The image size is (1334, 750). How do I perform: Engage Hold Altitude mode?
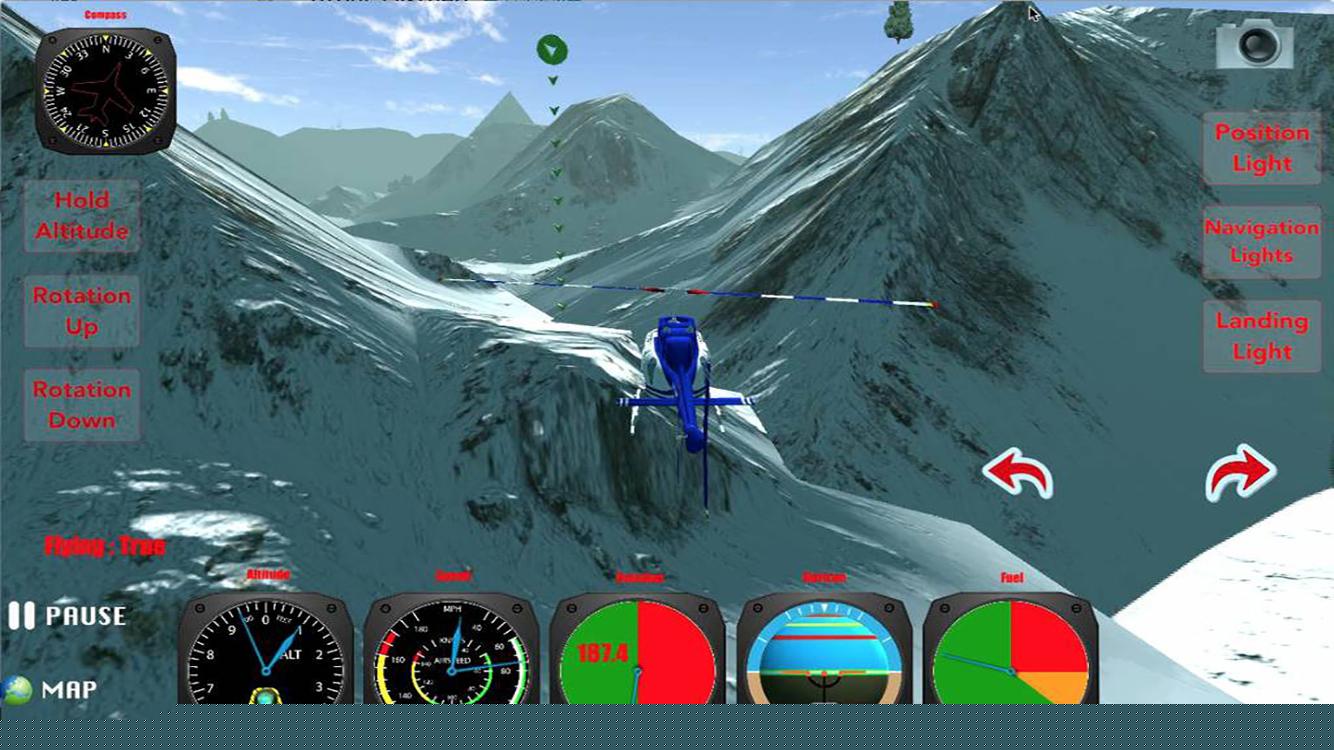81,215
